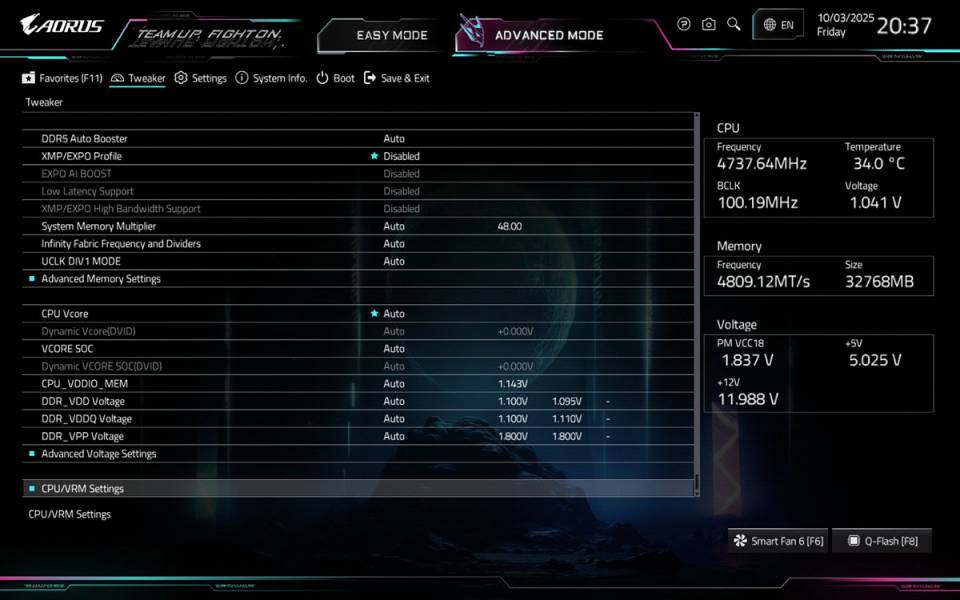Open the Settings tab
This screenshot has width=960, height=600.
click(x=201, y=78)
